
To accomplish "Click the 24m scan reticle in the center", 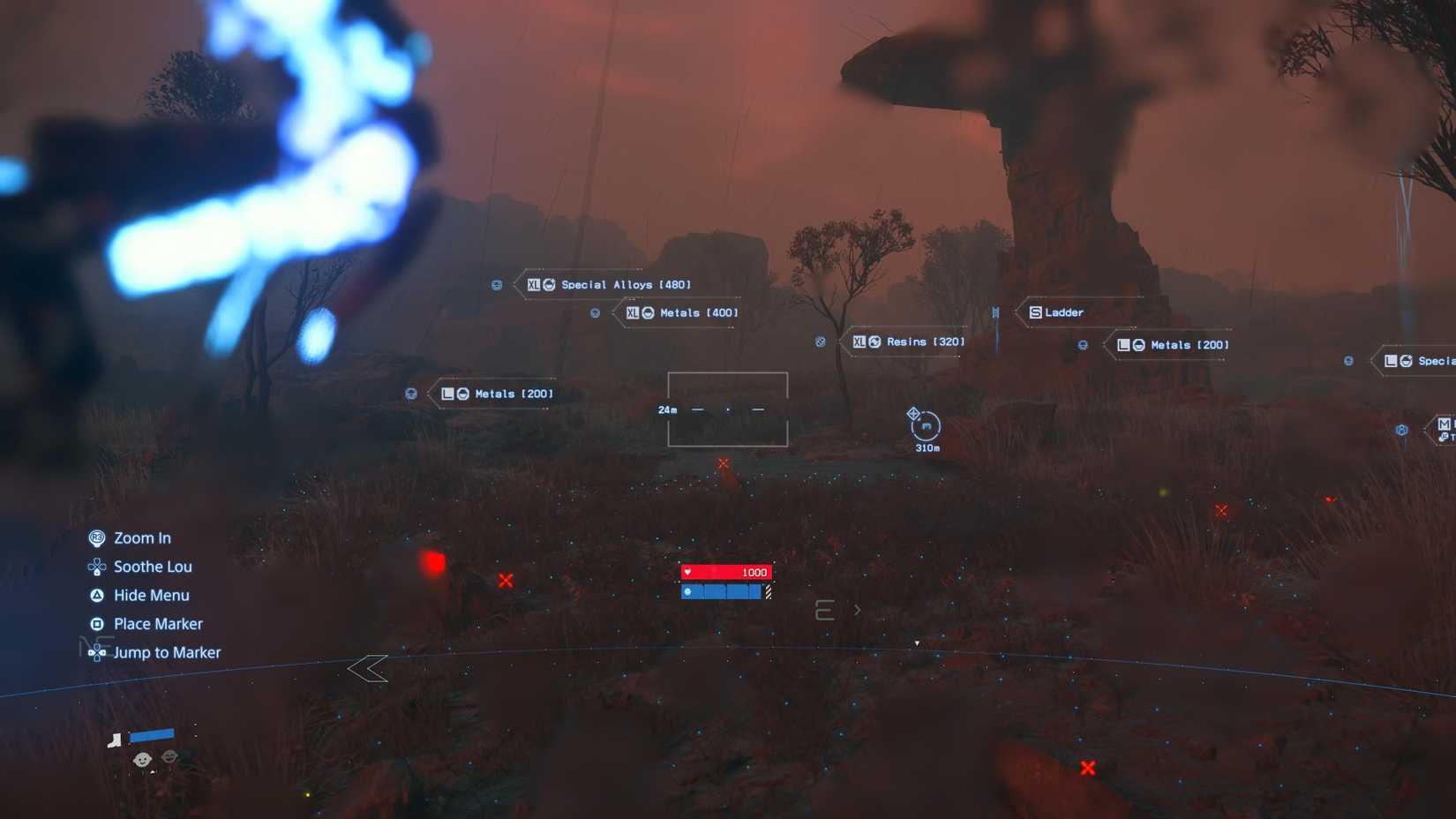I will pos(727,409).
